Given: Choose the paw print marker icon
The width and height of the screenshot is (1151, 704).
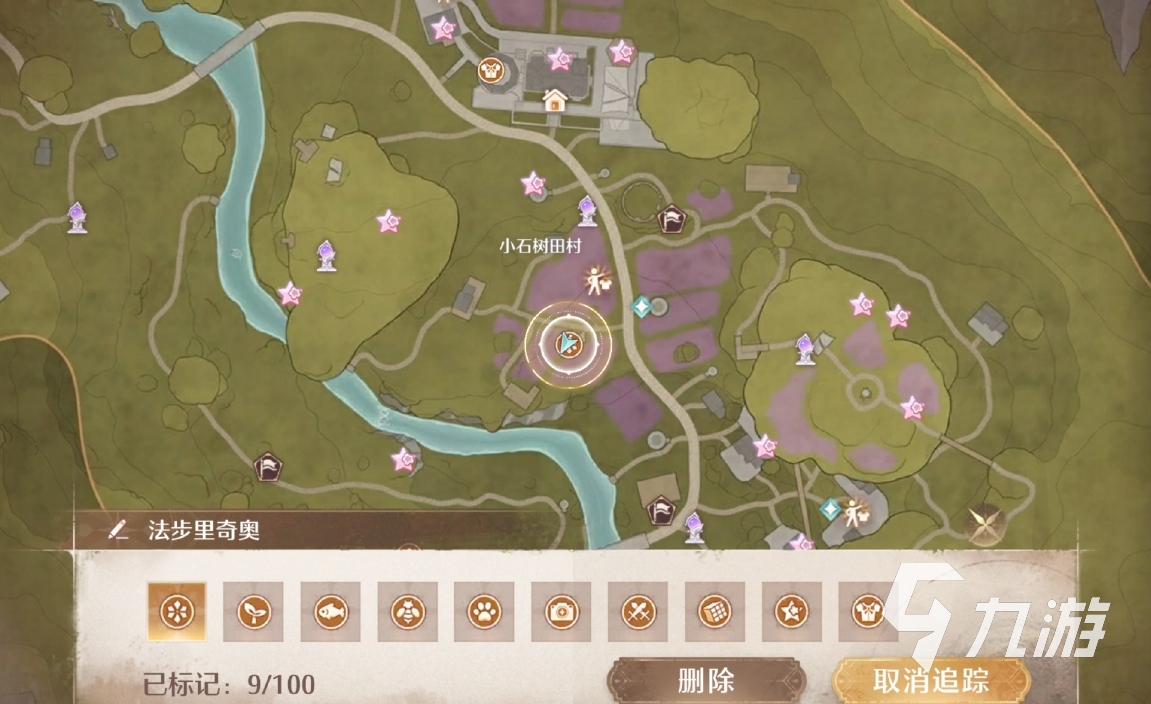Looking at the screenshot, I should pos(484,611).
